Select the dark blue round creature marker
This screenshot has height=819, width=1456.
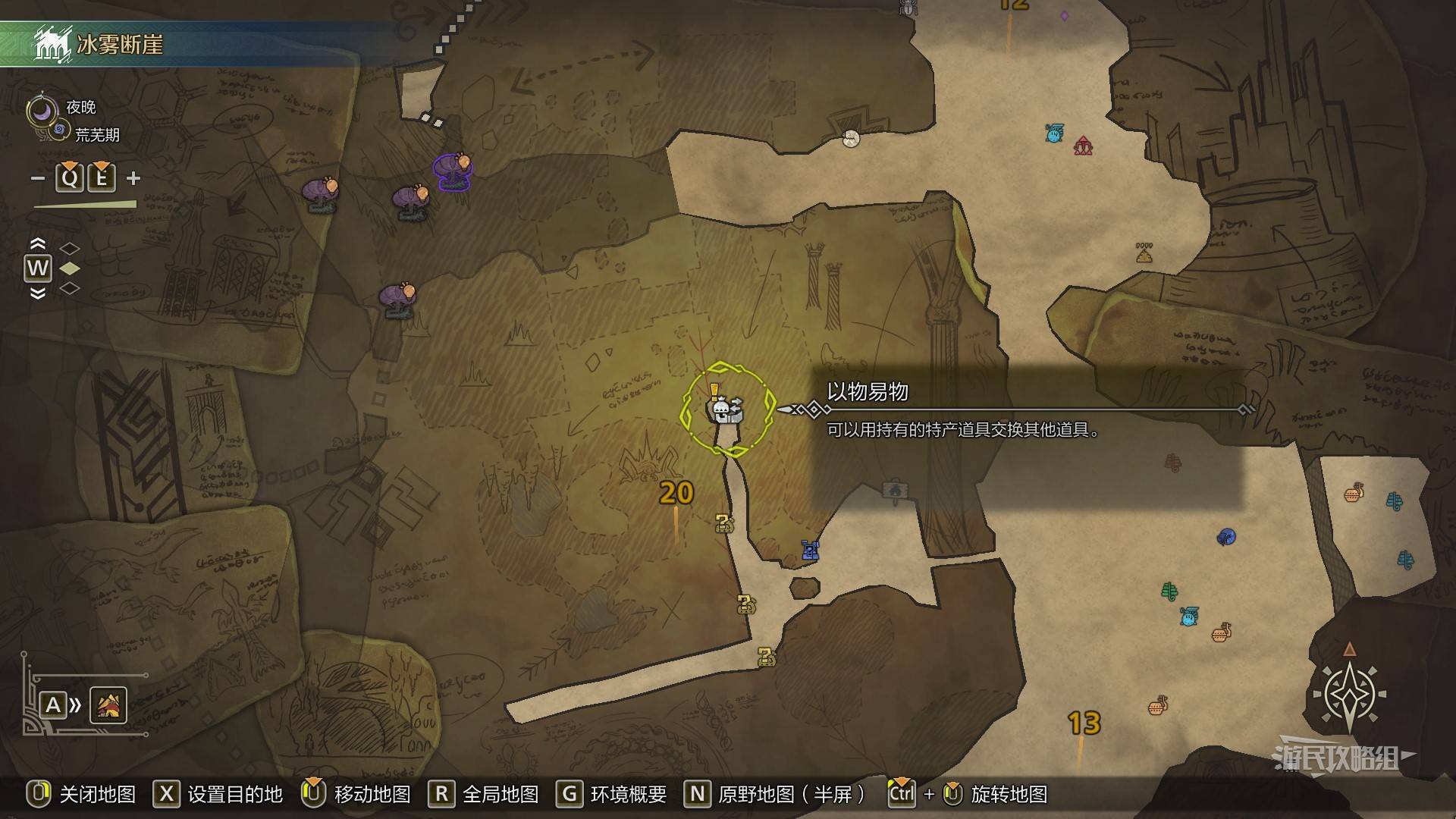point(1225,537)
